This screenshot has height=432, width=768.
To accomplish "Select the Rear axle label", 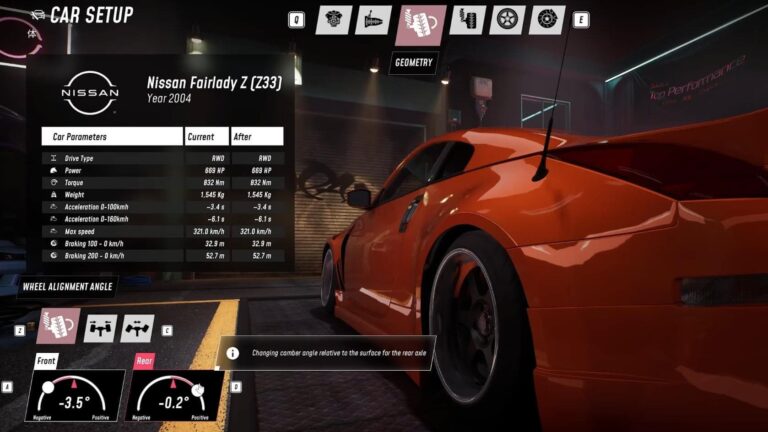I will tap(144, 360).
